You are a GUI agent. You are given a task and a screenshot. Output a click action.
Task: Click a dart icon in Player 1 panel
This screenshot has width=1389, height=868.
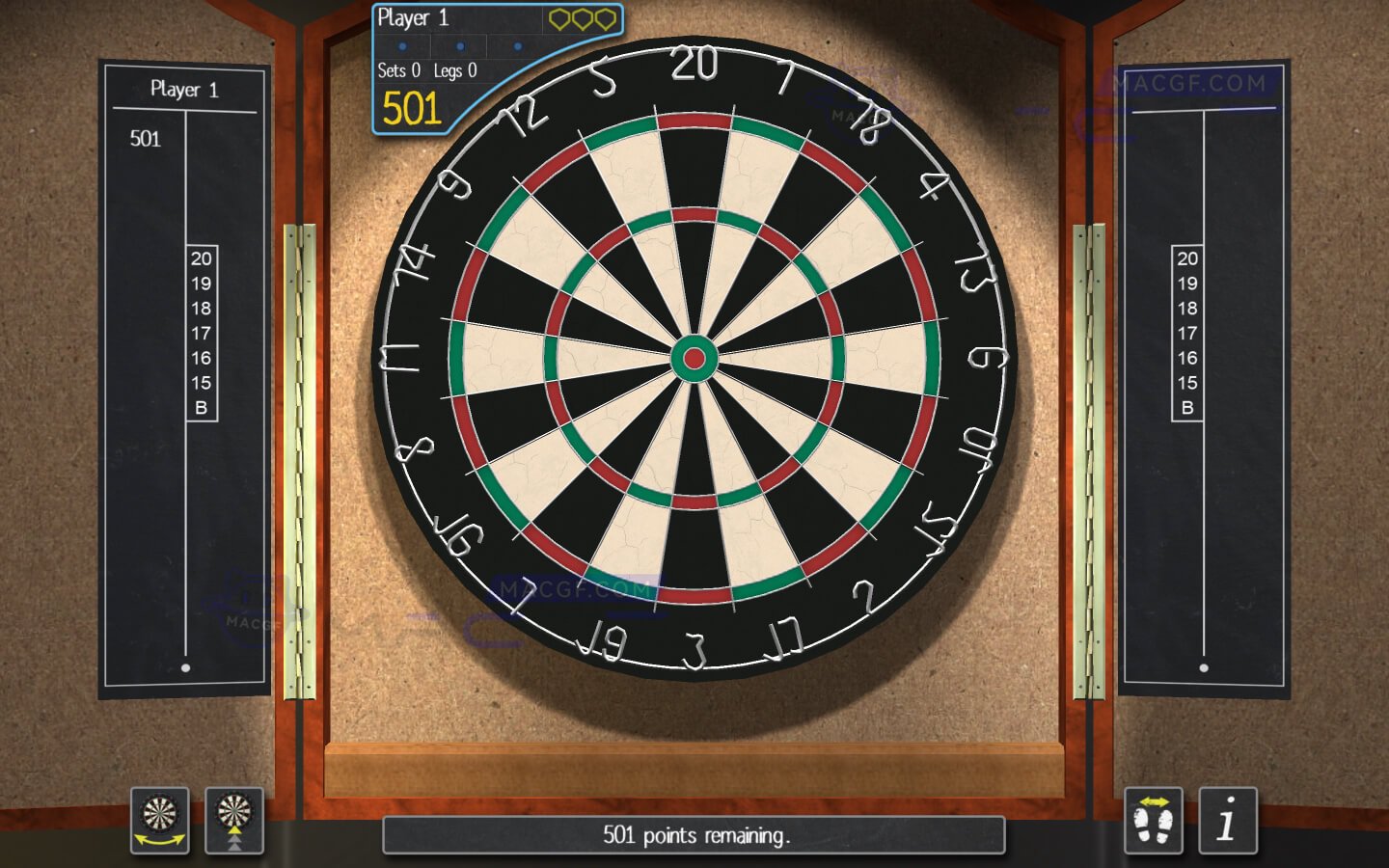[581, 17]
